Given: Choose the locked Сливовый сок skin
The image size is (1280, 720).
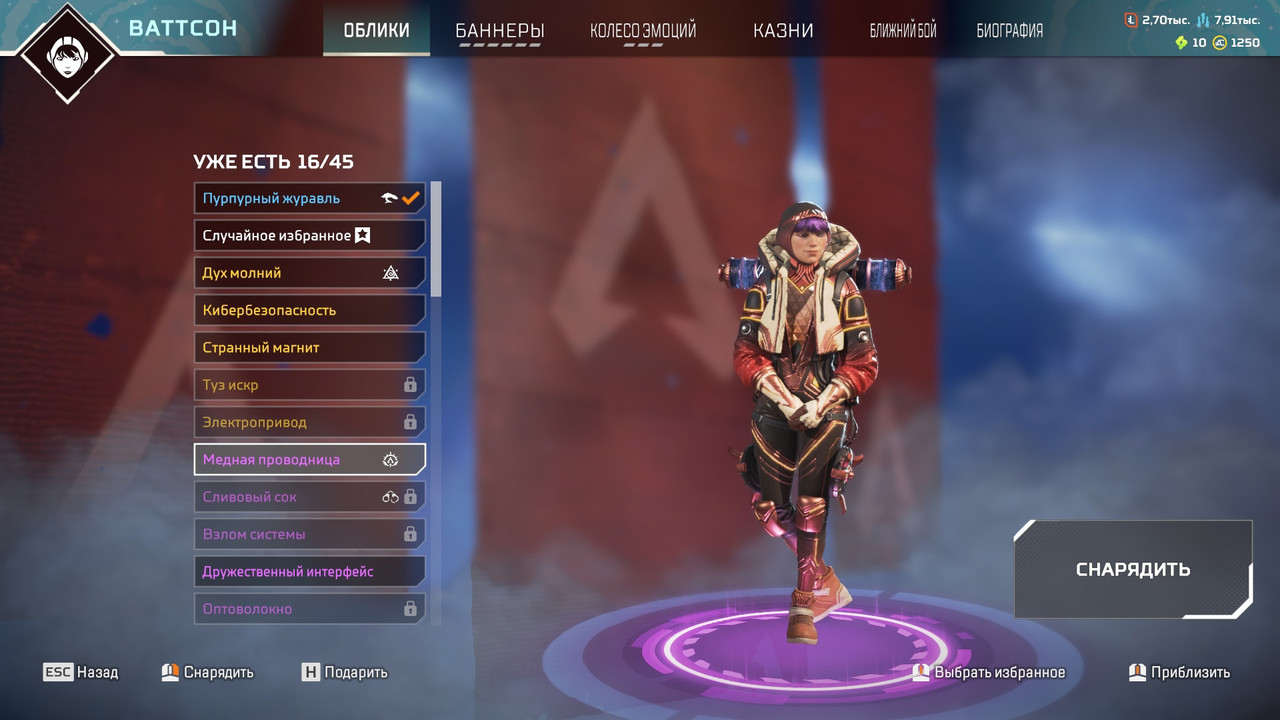Looking at the screenshot, I should tap(309, 497).
